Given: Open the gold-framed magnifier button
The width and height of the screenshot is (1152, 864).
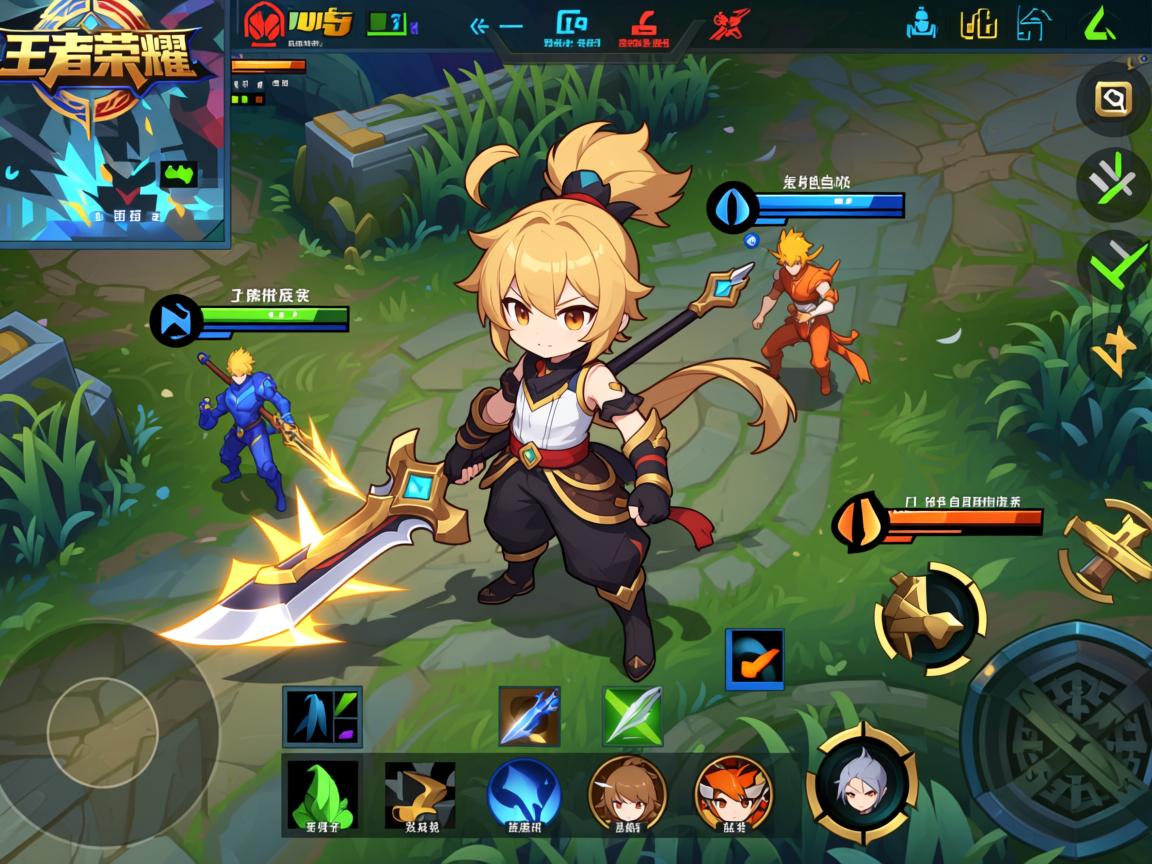Looking at the screenshot, I should pos(1112,99).
